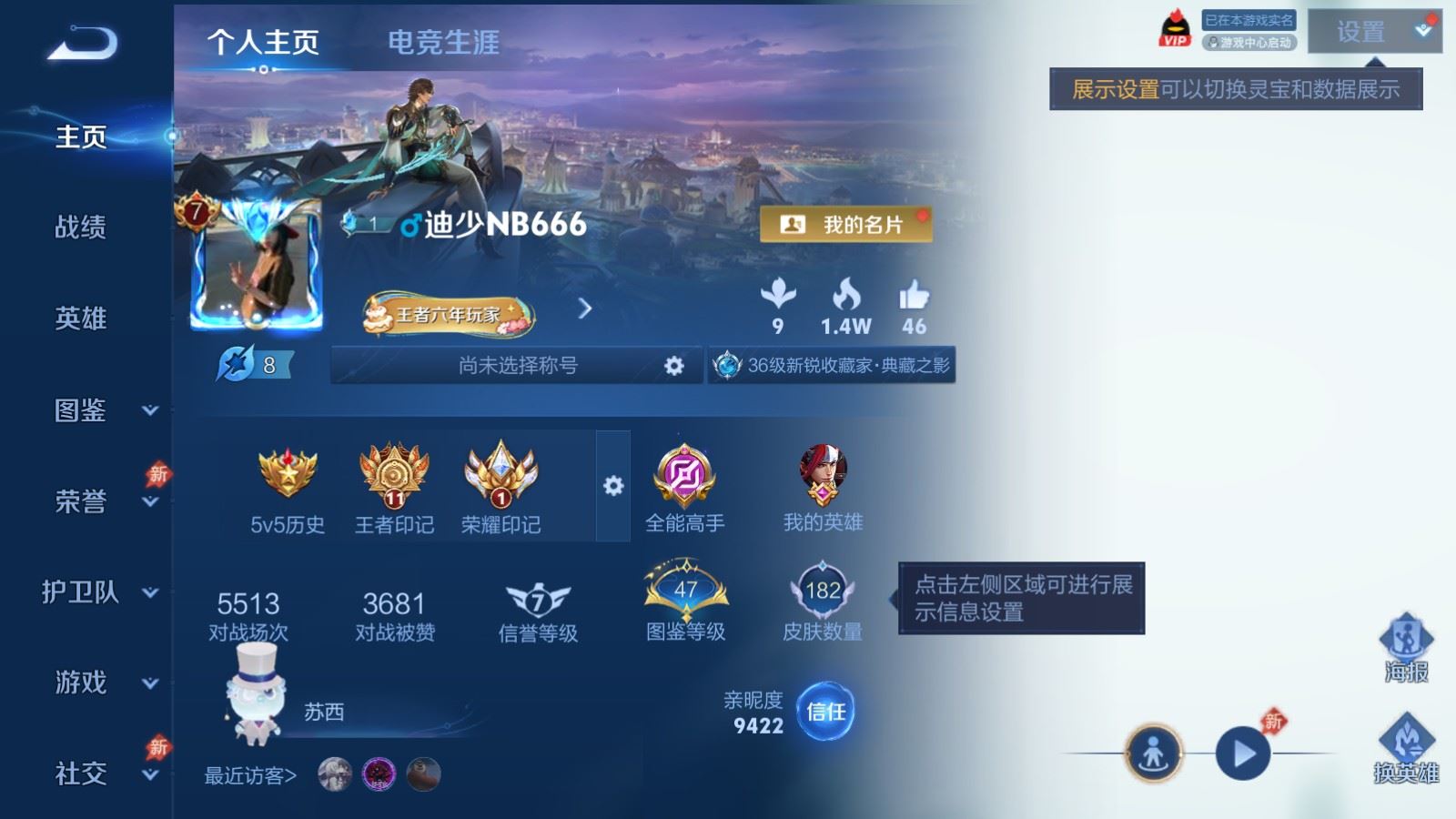Viewport: 1456px width, 819px height.
Task: Click the 我的名片 button
Action: click(845, 225)
